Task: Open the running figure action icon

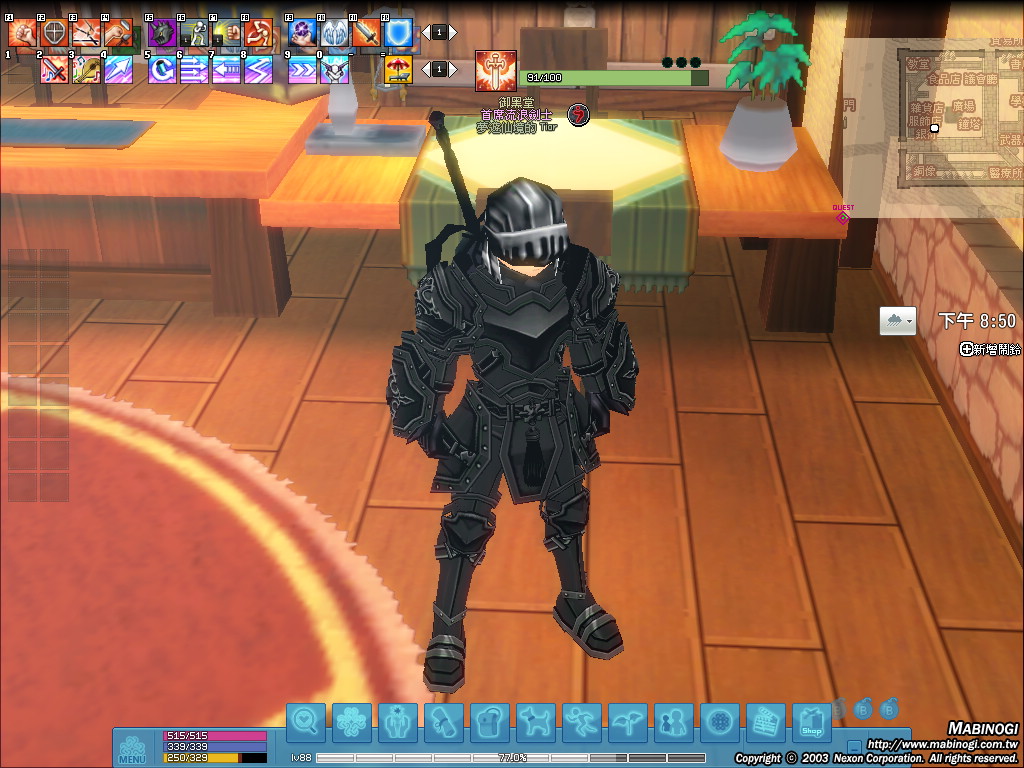Action: coord(582,722)
